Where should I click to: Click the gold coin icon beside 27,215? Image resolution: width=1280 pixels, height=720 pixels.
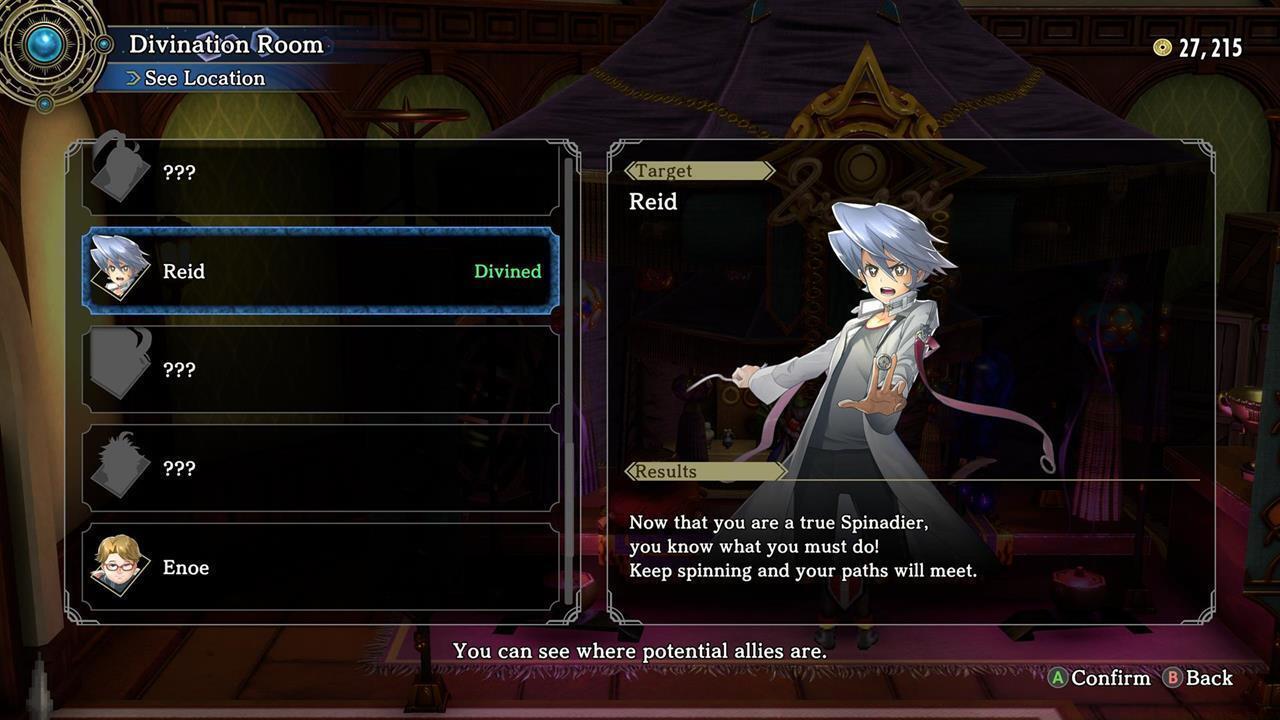point(1162,46)
